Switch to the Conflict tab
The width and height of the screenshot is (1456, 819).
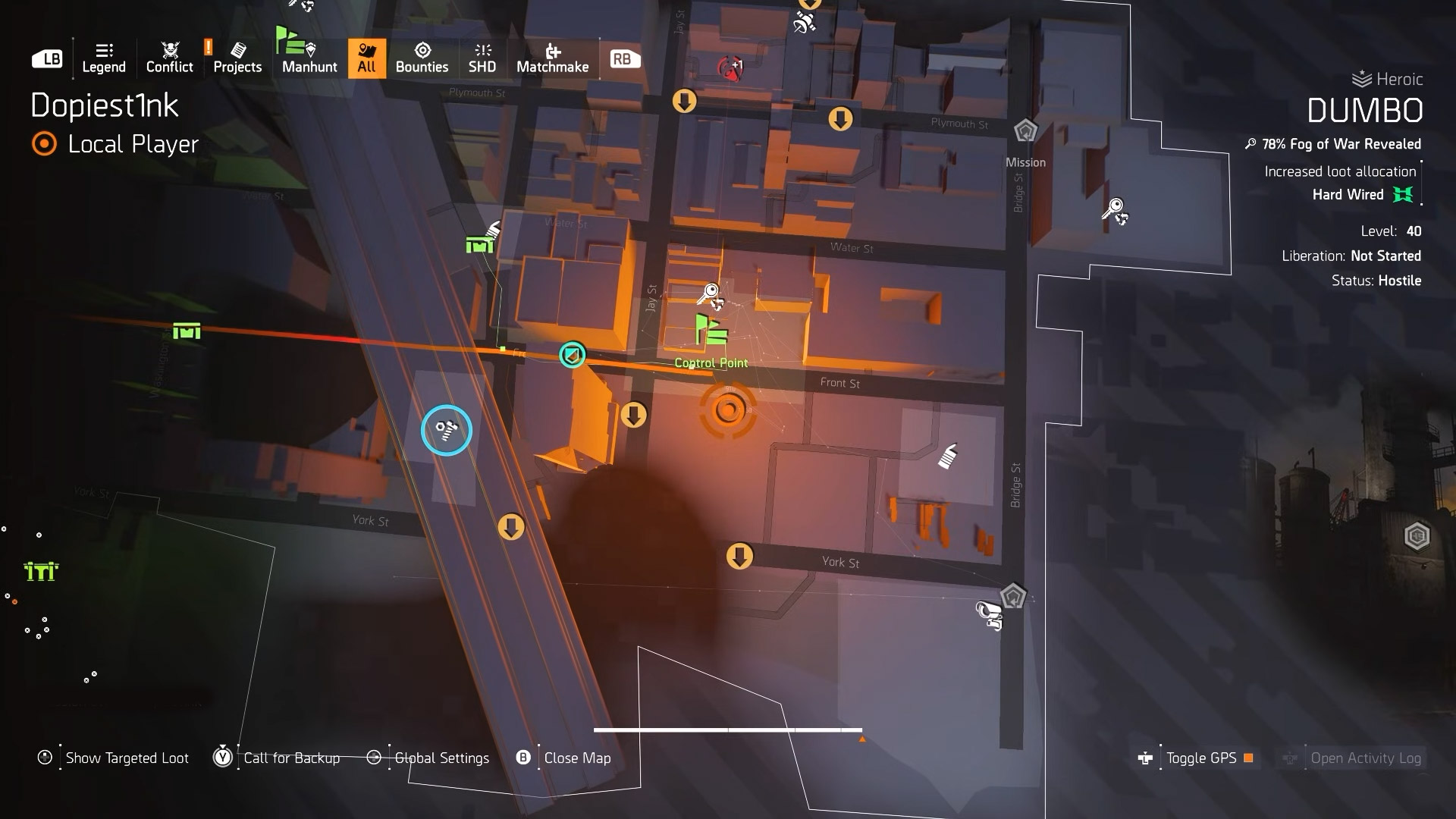(169, 58)
